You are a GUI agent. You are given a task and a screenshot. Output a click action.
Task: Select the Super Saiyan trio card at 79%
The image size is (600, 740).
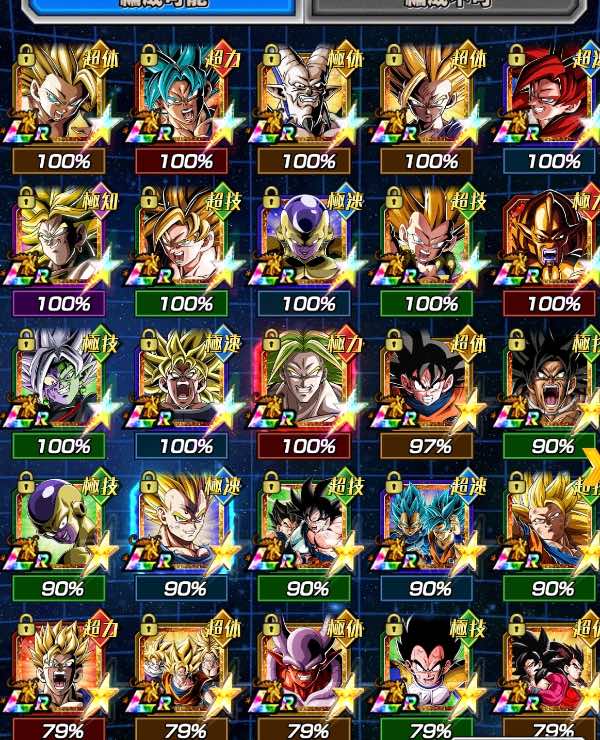pos(186,665)
